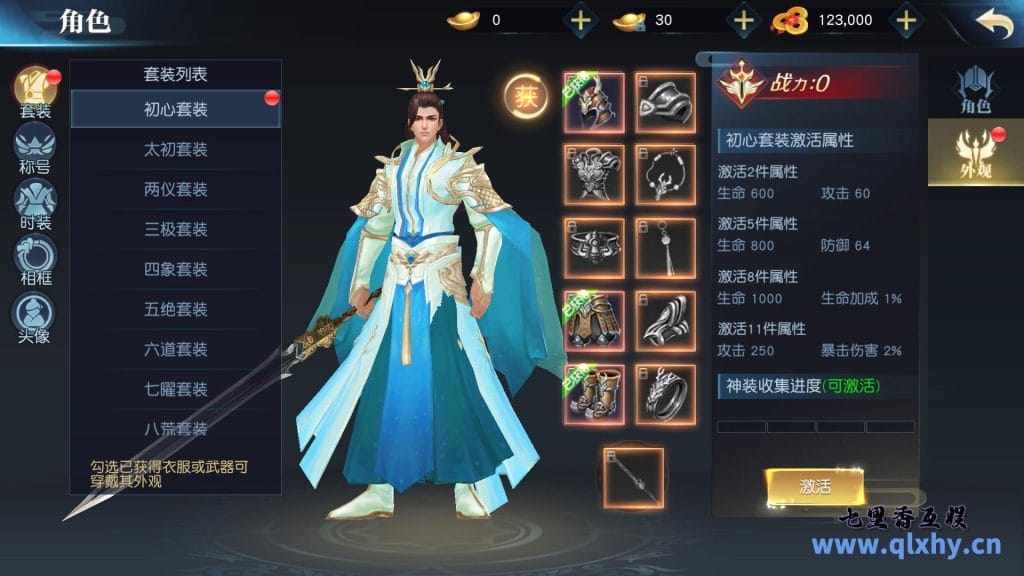Open the 时装 fashion tab

[35, 204]
